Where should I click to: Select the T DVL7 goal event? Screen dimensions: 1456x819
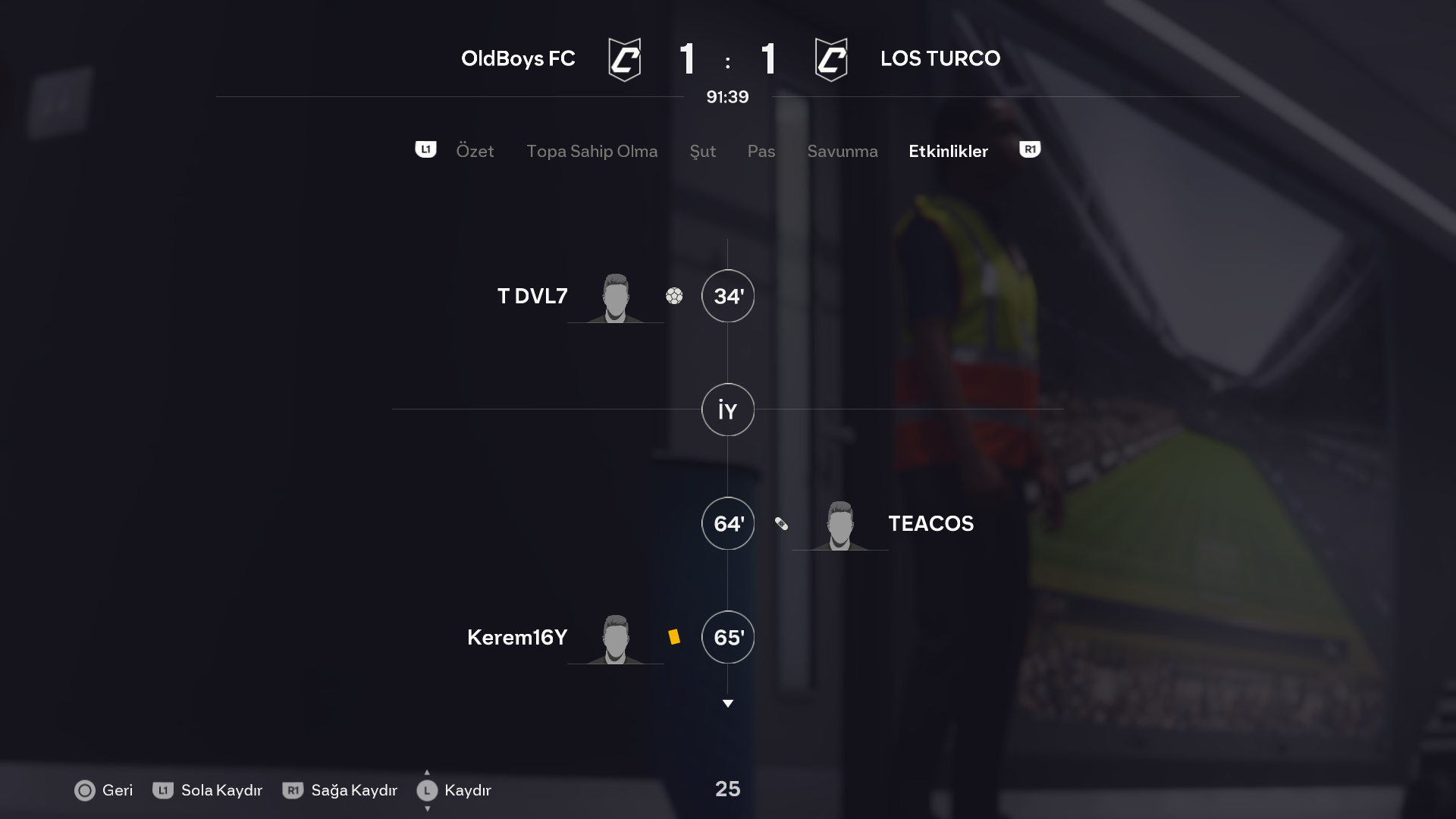532,296
